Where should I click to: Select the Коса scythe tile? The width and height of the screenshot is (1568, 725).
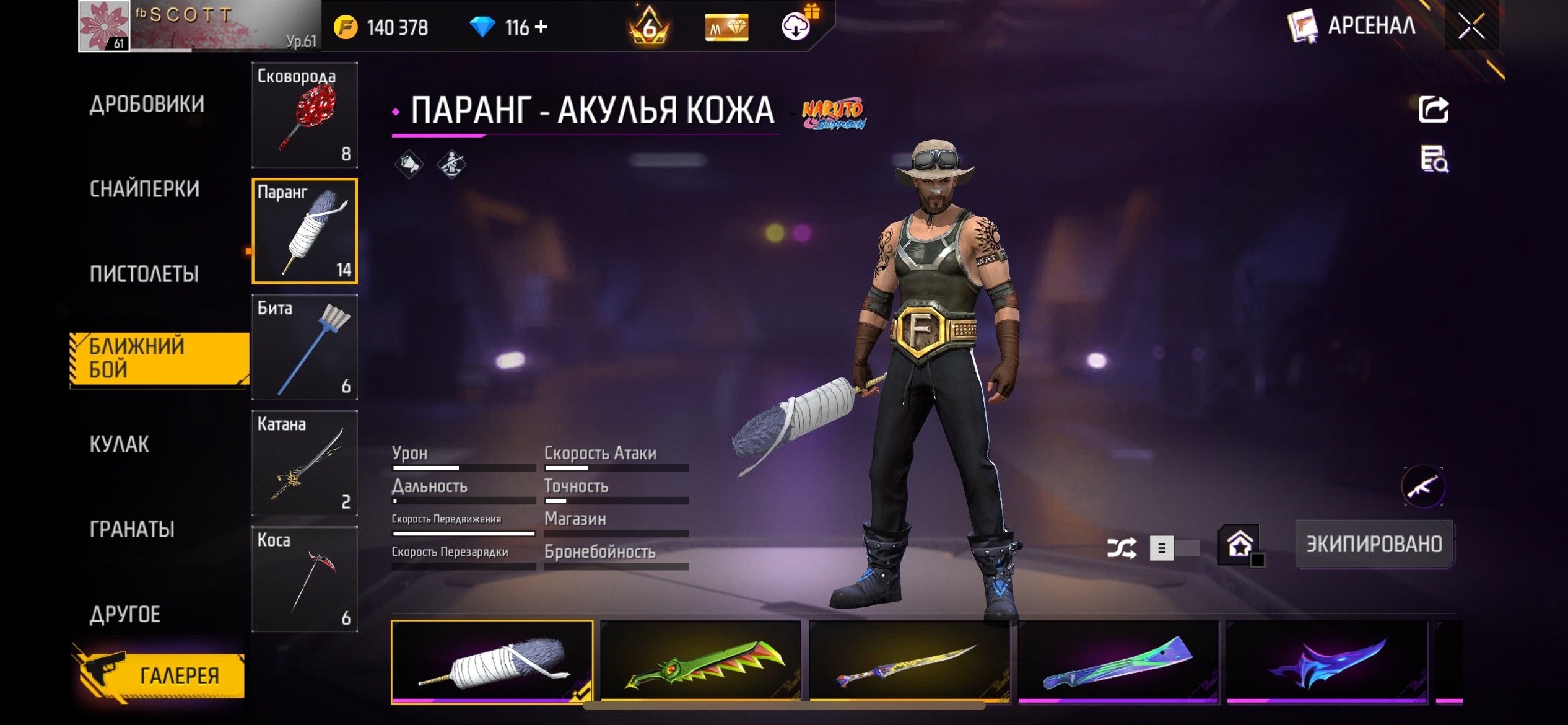pyautogui.click(x=305, y=579)
